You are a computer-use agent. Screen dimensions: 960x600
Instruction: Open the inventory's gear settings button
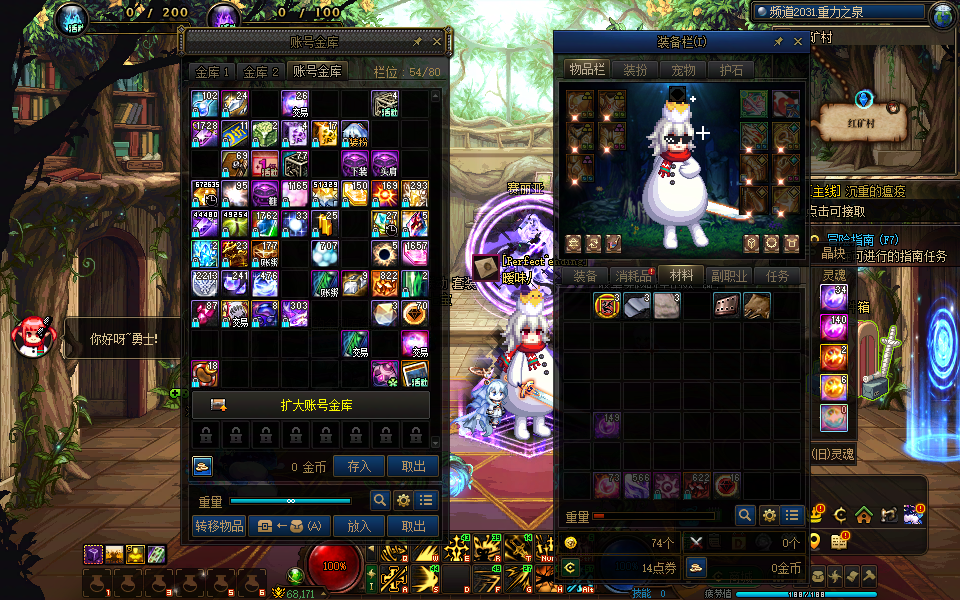(x=769, y=515)
